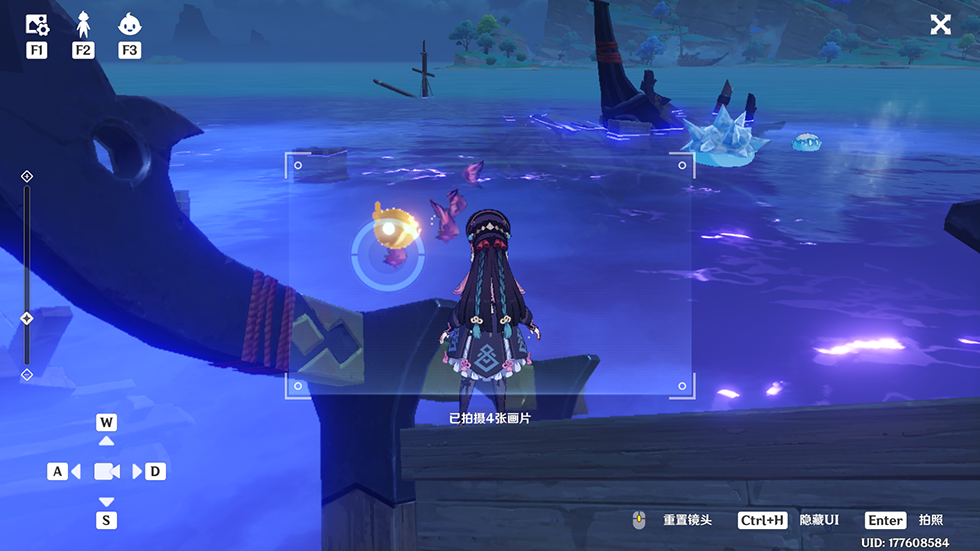Close the photo mode screen
The width and height of the screenshot is (980, 551).
tap(941, 25)
